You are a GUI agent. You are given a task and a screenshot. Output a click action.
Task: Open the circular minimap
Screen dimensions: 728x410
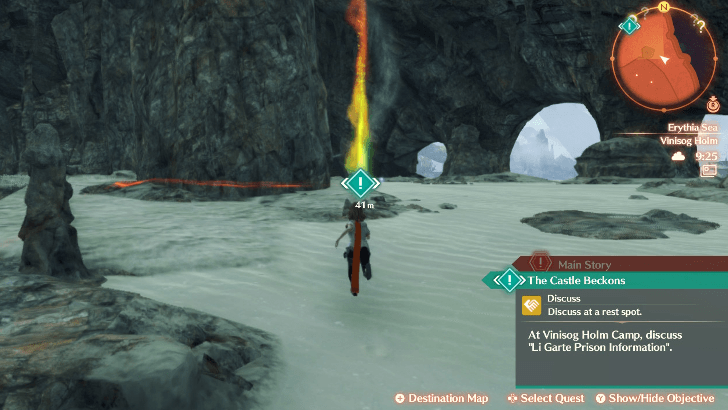tap(662, 58)
